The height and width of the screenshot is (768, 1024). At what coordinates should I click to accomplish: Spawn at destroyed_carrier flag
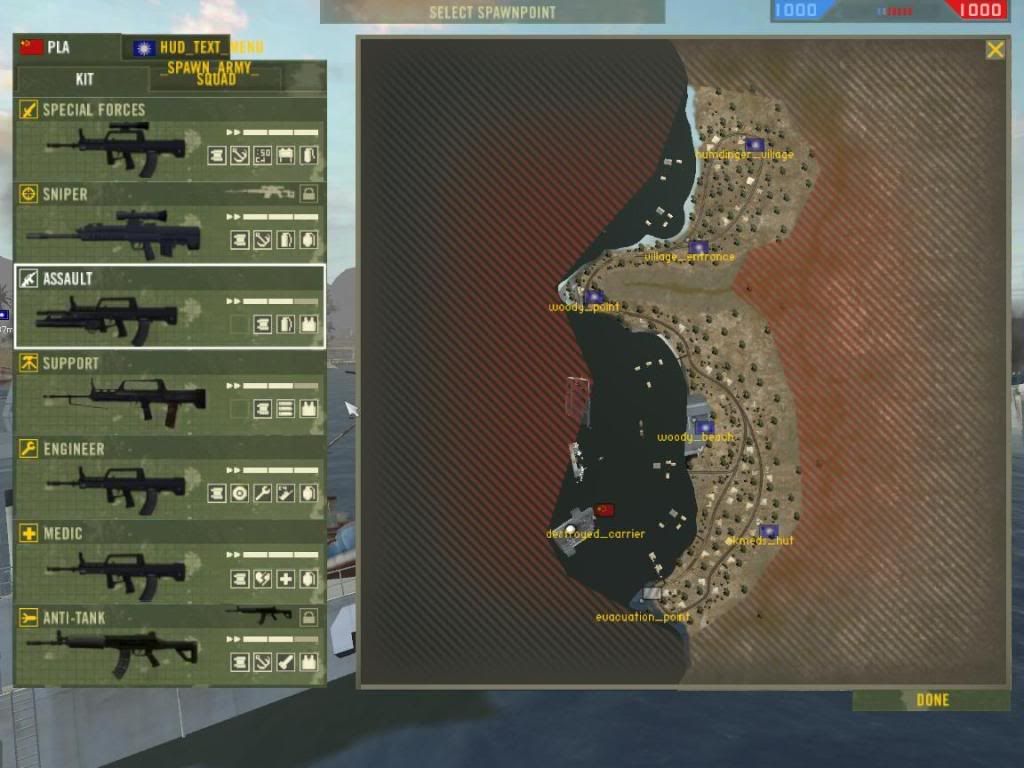(604, 510)
